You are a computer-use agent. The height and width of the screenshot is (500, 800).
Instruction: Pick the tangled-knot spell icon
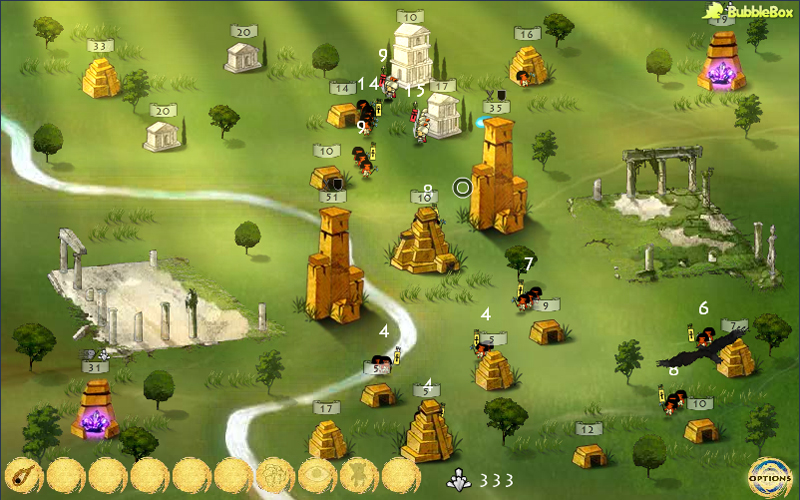pyautogui.click(x=275, y=476)
